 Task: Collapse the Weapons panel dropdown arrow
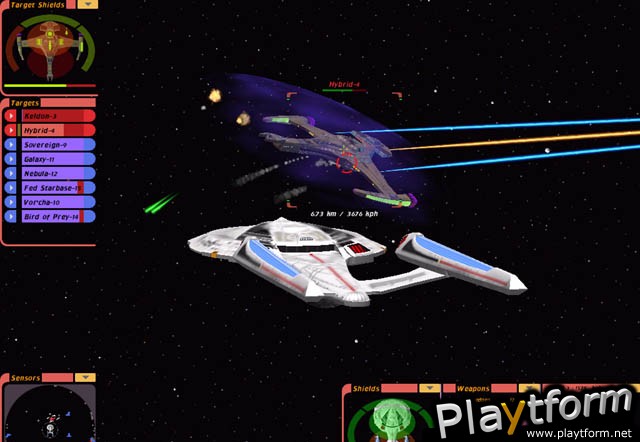coord(527,387)
